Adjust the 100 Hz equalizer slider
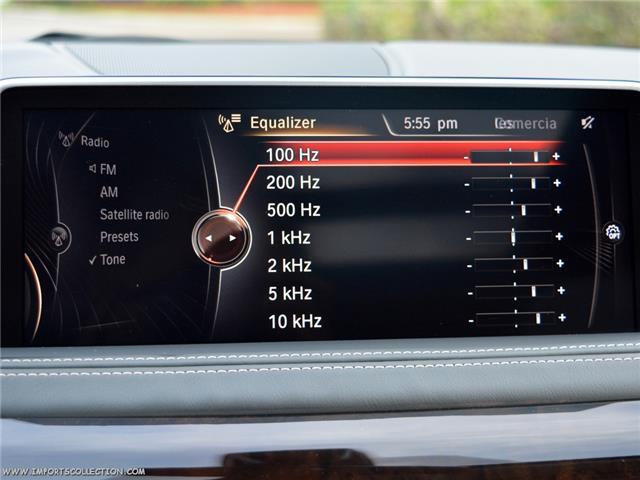The image size is (640, 480). (x=510, y=157)
